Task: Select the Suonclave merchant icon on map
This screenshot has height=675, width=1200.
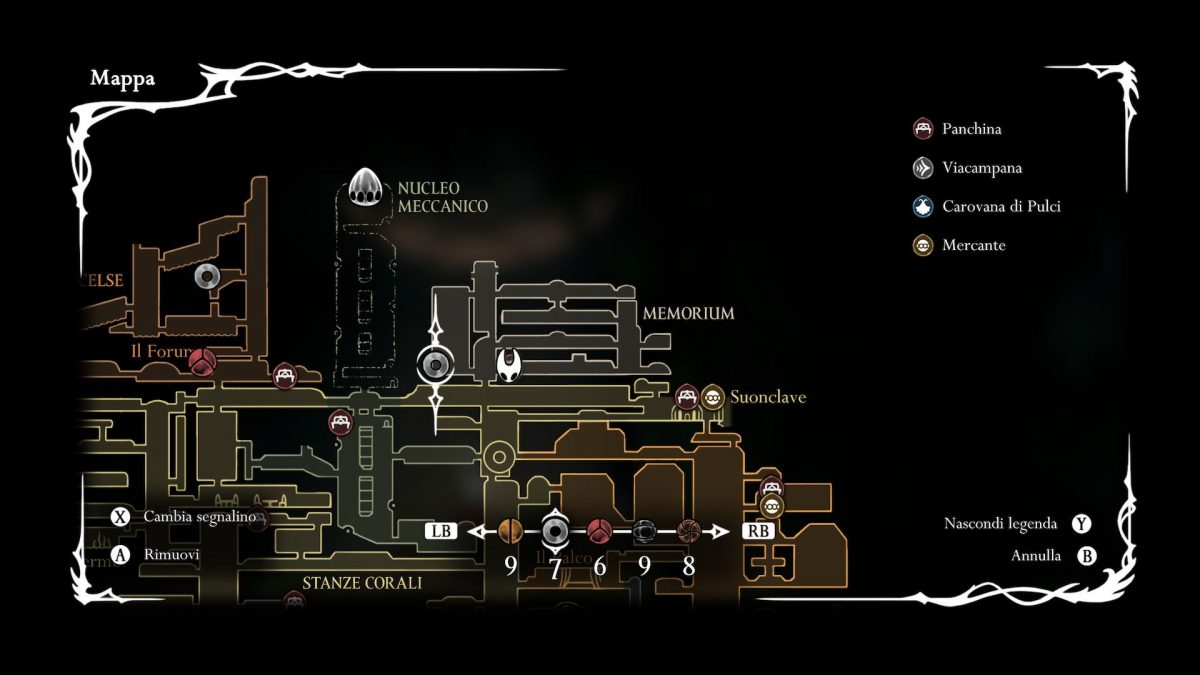Action: pos(712,397)
